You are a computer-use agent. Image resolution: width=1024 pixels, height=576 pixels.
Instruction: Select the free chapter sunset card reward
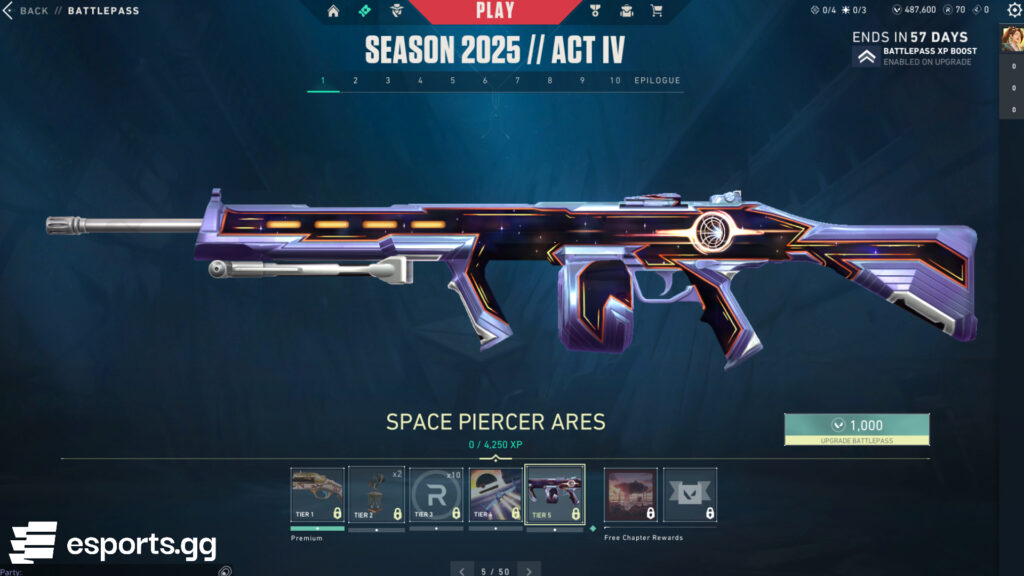tap(631, 495)
